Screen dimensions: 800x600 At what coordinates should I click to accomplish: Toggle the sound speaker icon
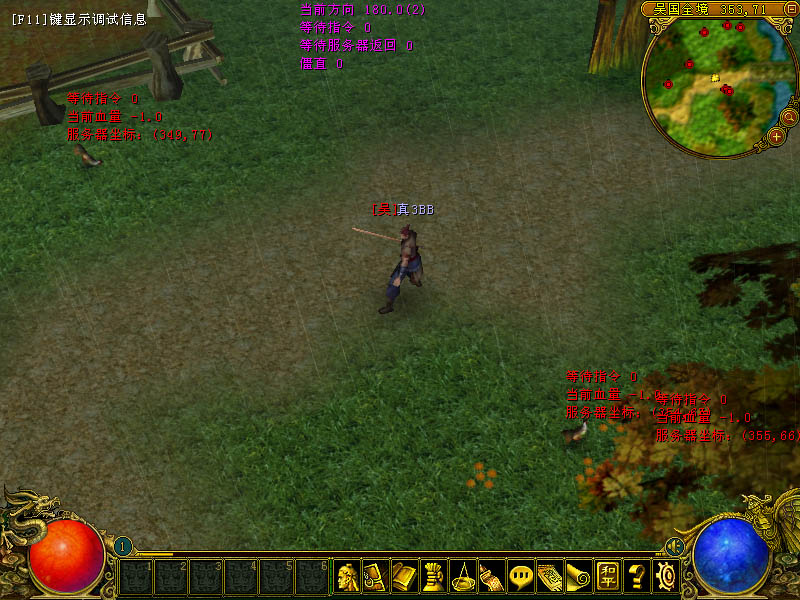pyautogui.click(x=675, y=546)
